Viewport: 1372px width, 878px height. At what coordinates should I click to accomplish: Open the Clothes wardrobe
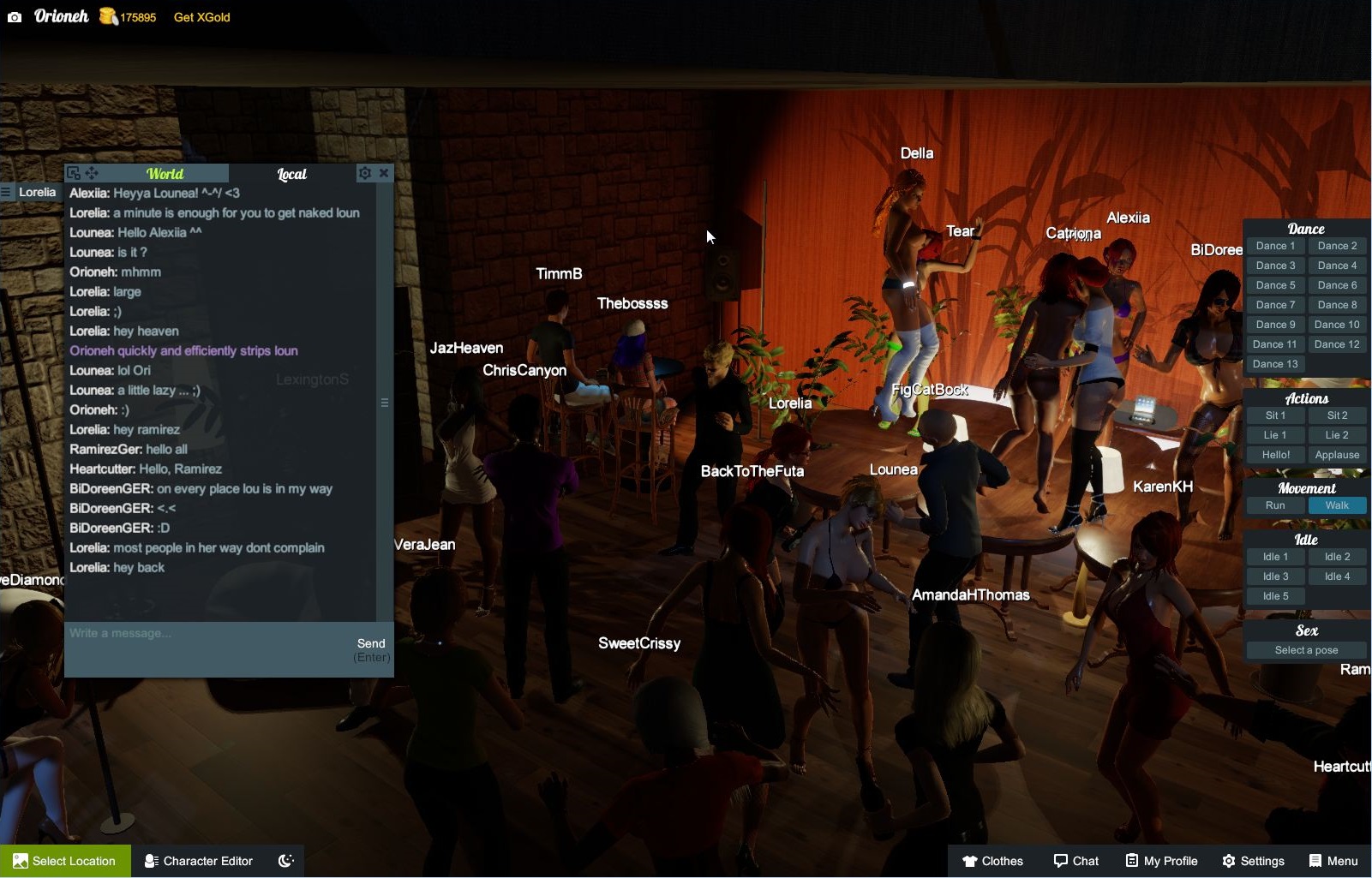coord(992,860)
